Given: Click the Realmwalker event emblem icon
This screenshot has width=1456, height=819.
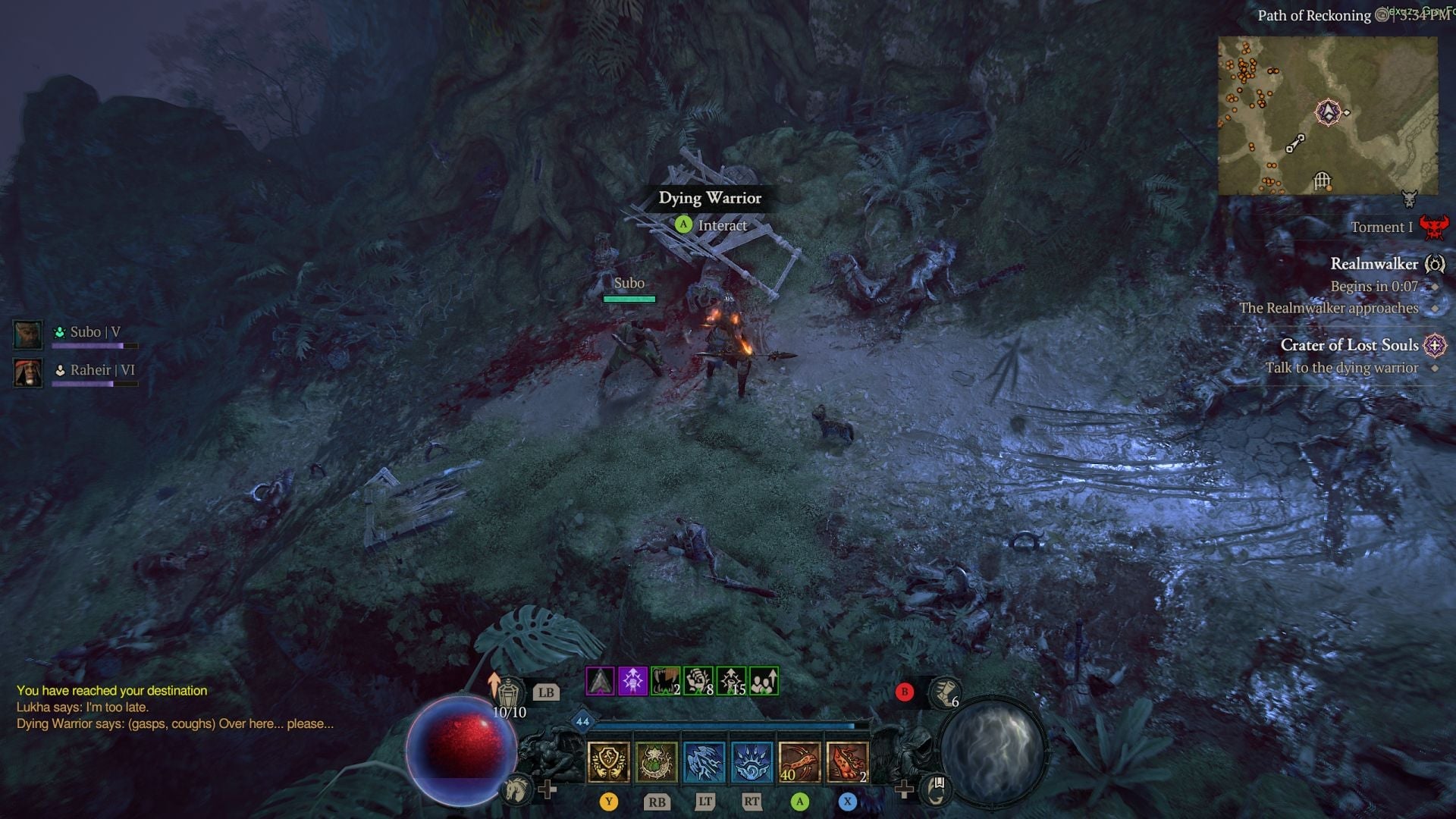Looking at the screenshot, I should point(1436,264).
